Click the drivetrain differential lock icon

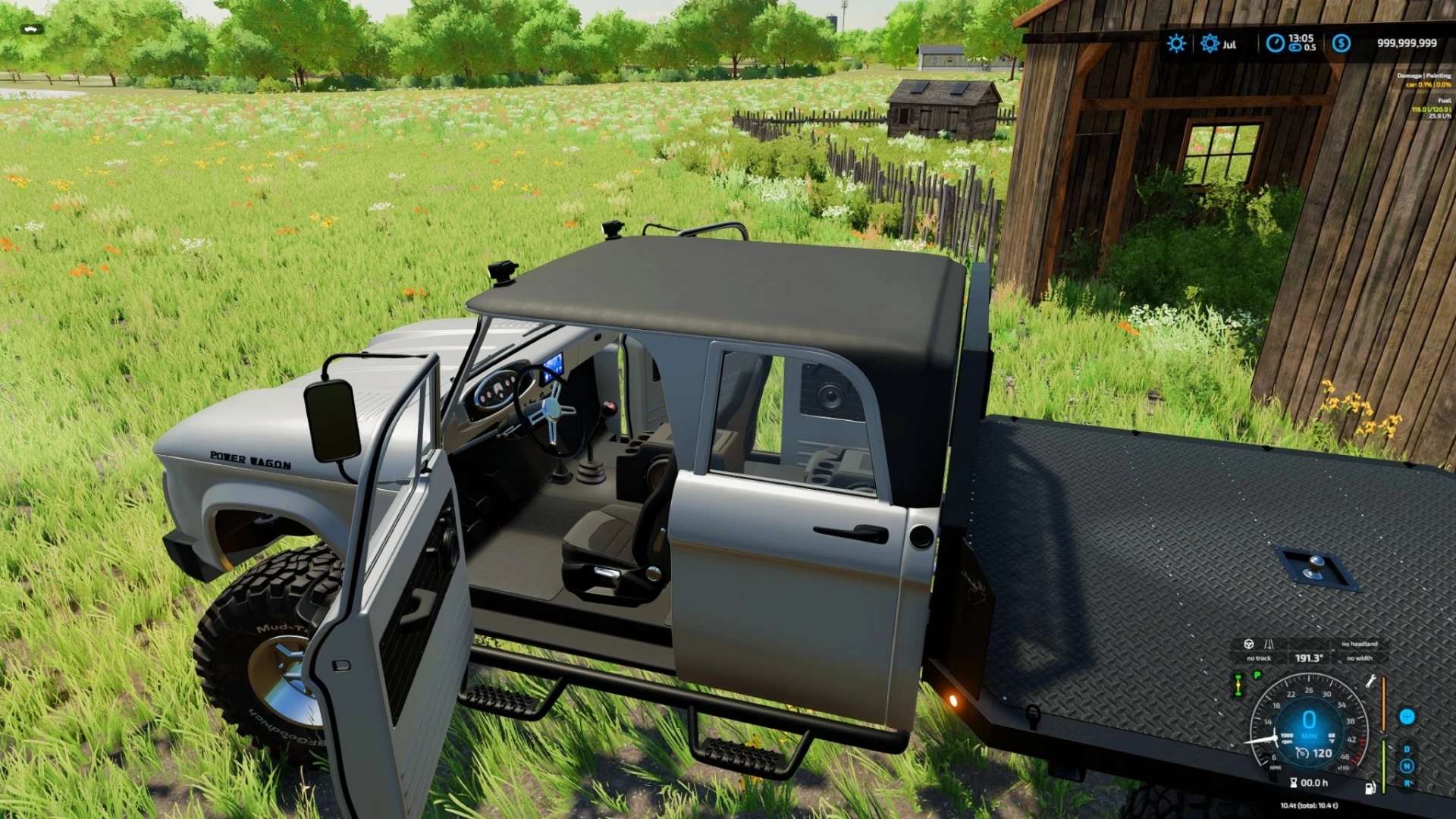(x=1238, y=685)
